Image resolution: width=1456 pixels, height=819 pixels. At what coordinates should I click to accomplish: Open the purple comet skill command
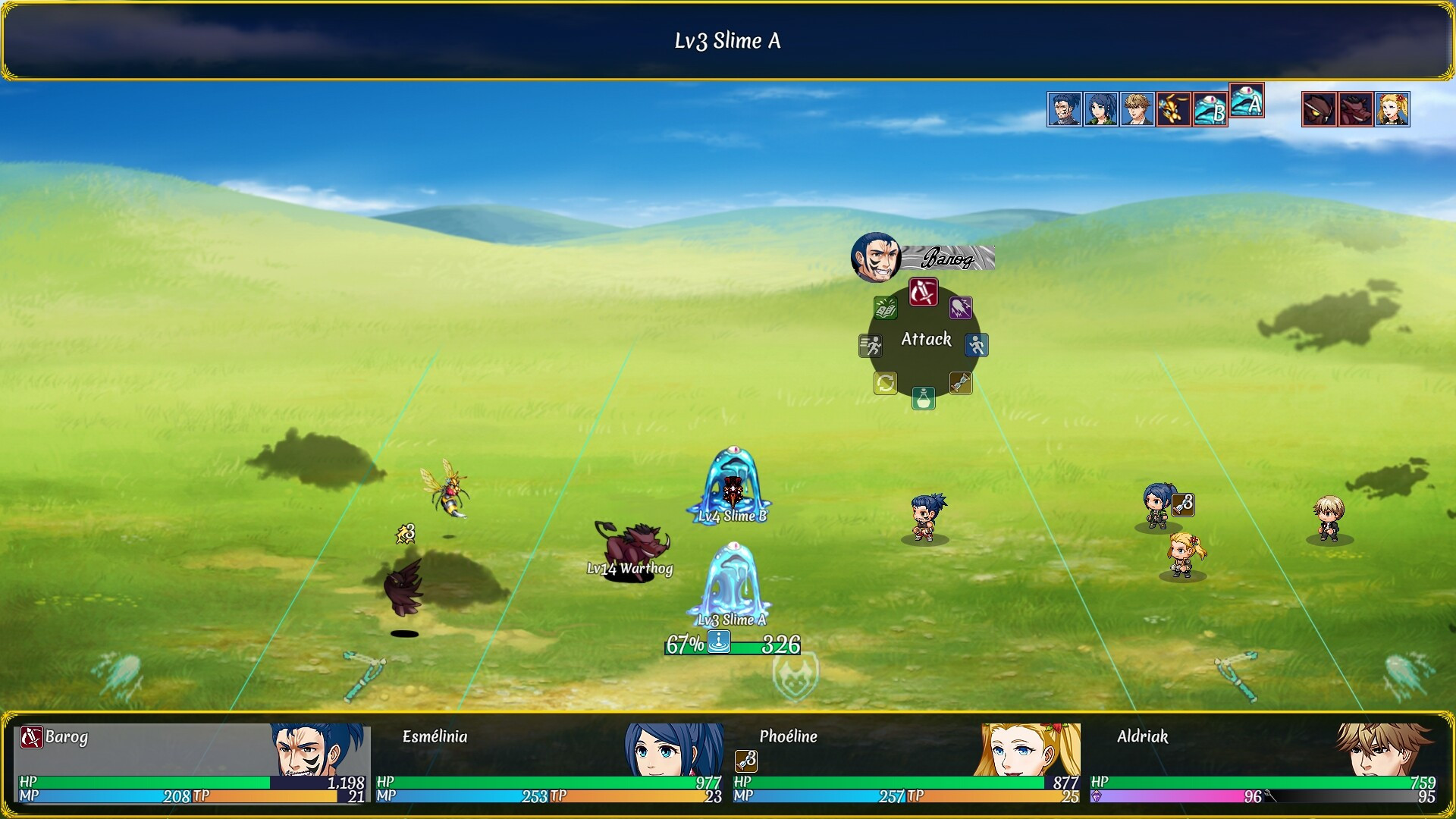pyautogui.click(x=960, y=308)
